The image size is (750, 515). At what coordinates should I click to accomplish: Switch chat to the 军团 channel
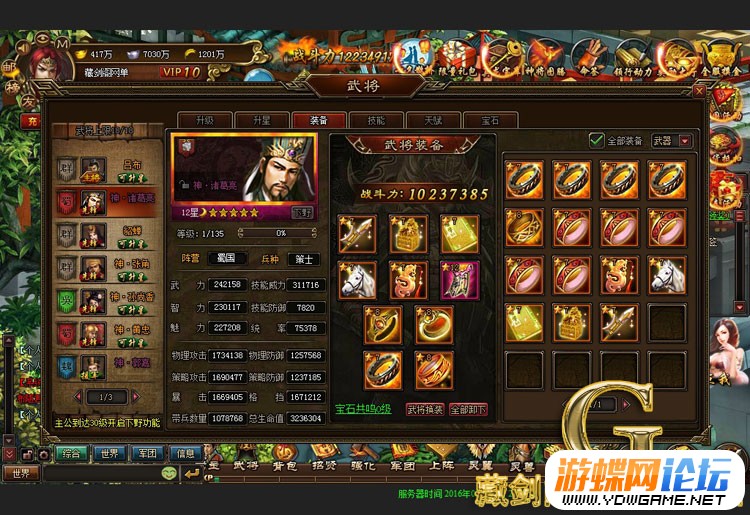(148, 454)
